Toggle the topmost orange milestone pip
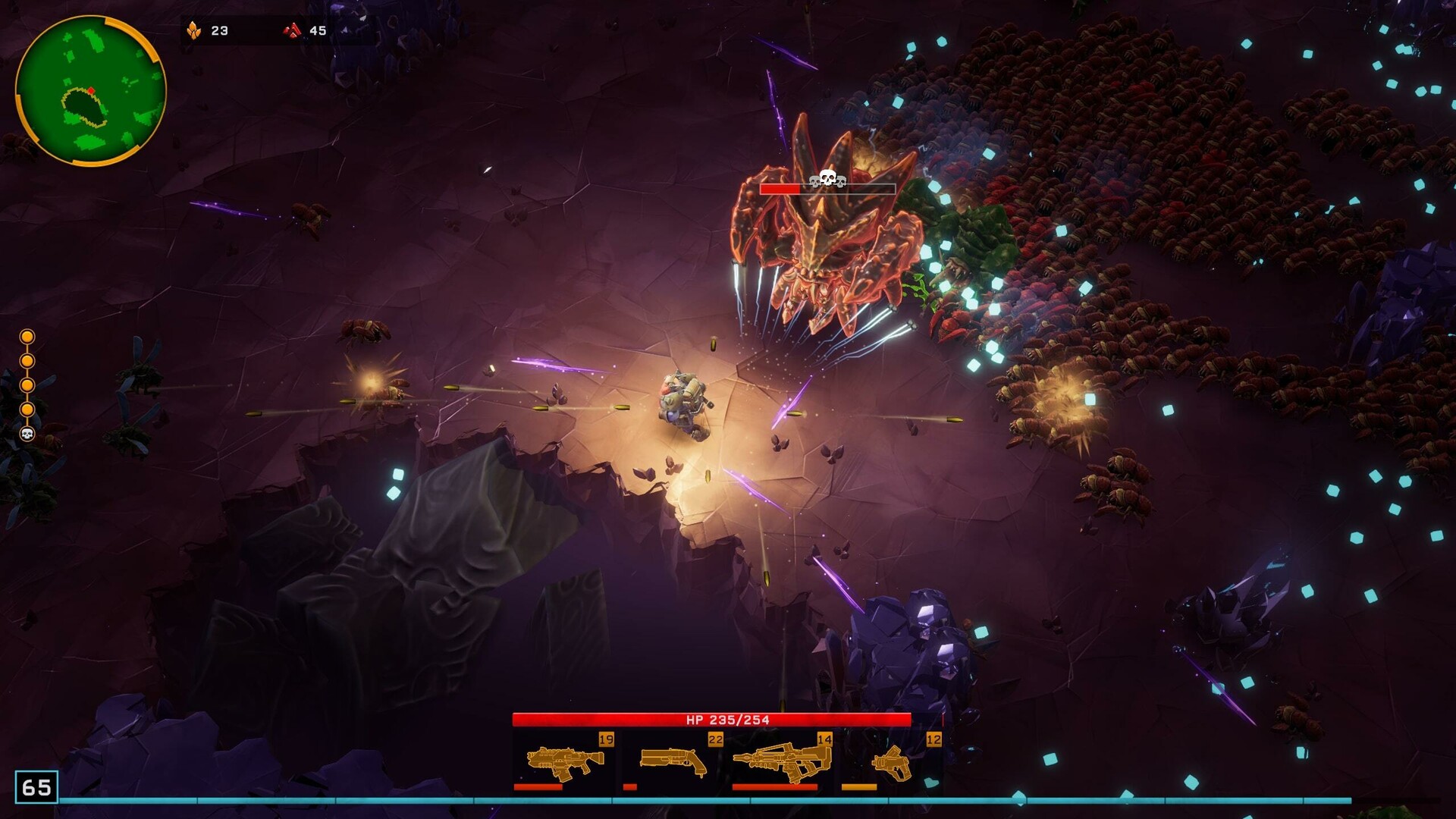This screenshot has height=819, width=1456. [x=27, y=336]
